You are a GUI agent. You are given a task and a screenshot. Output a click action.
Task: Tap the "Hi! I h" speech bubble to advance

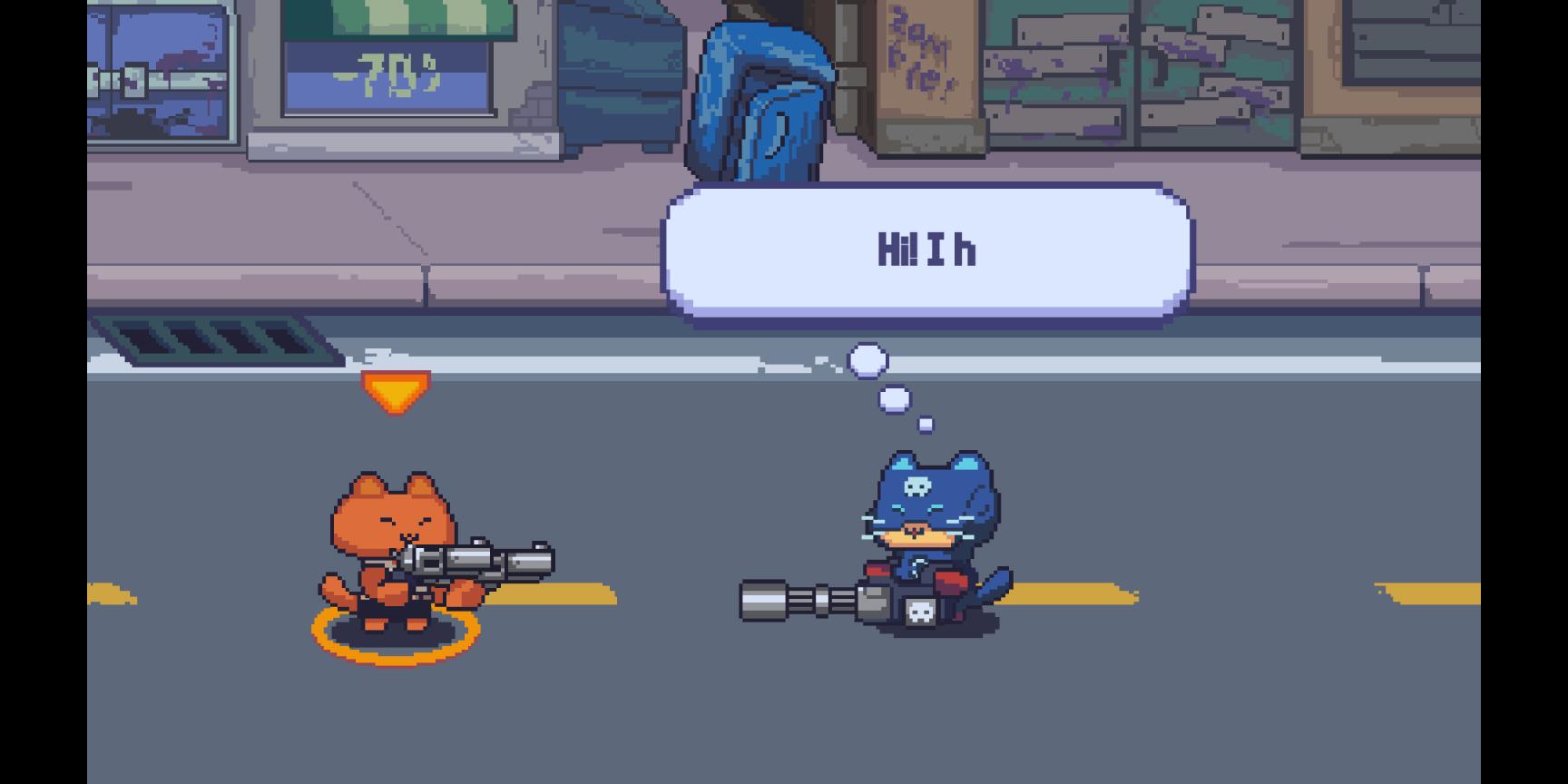click(x=926, y=251)
